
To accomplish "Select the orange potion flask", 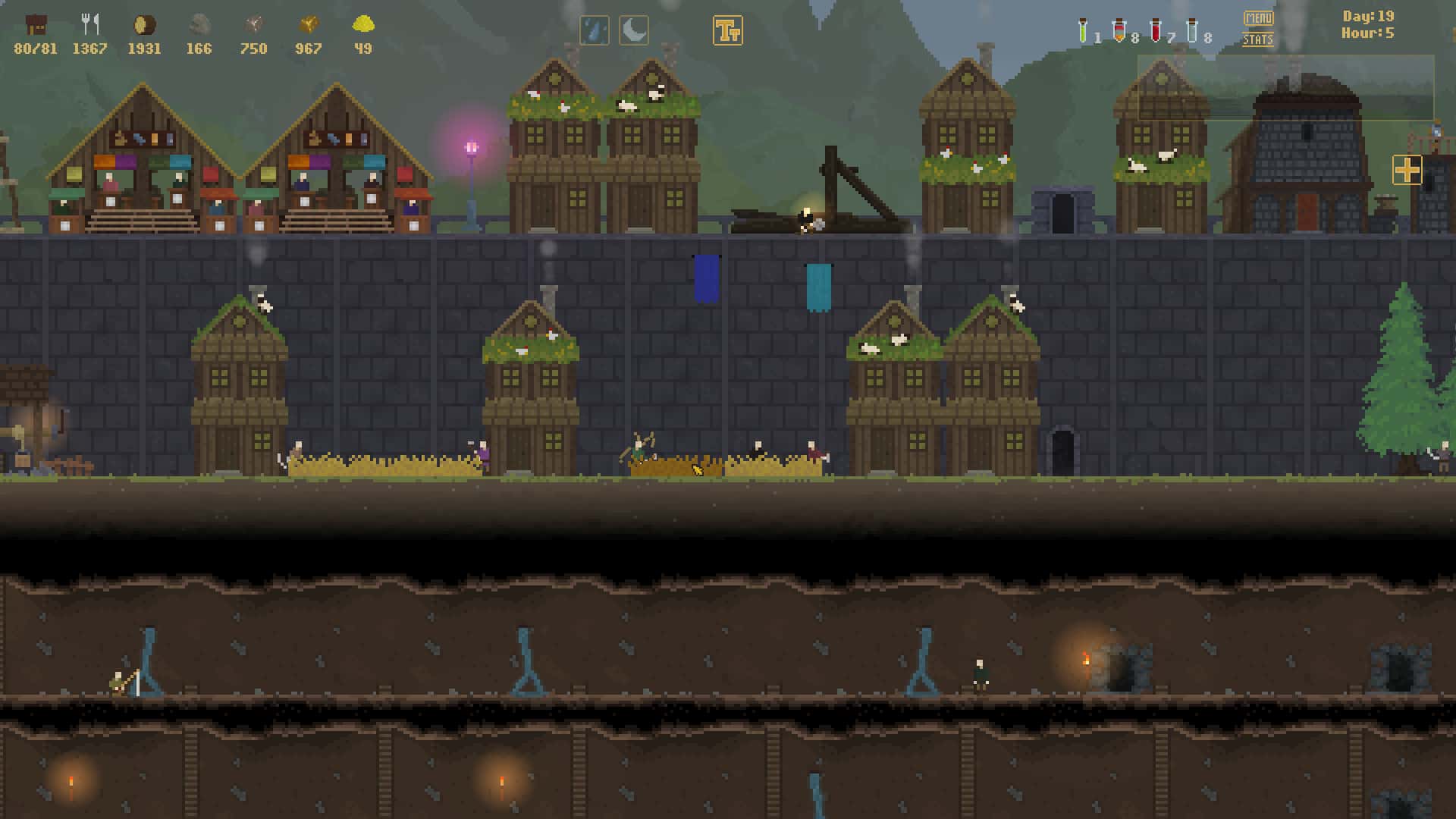I will [1119, 31].
